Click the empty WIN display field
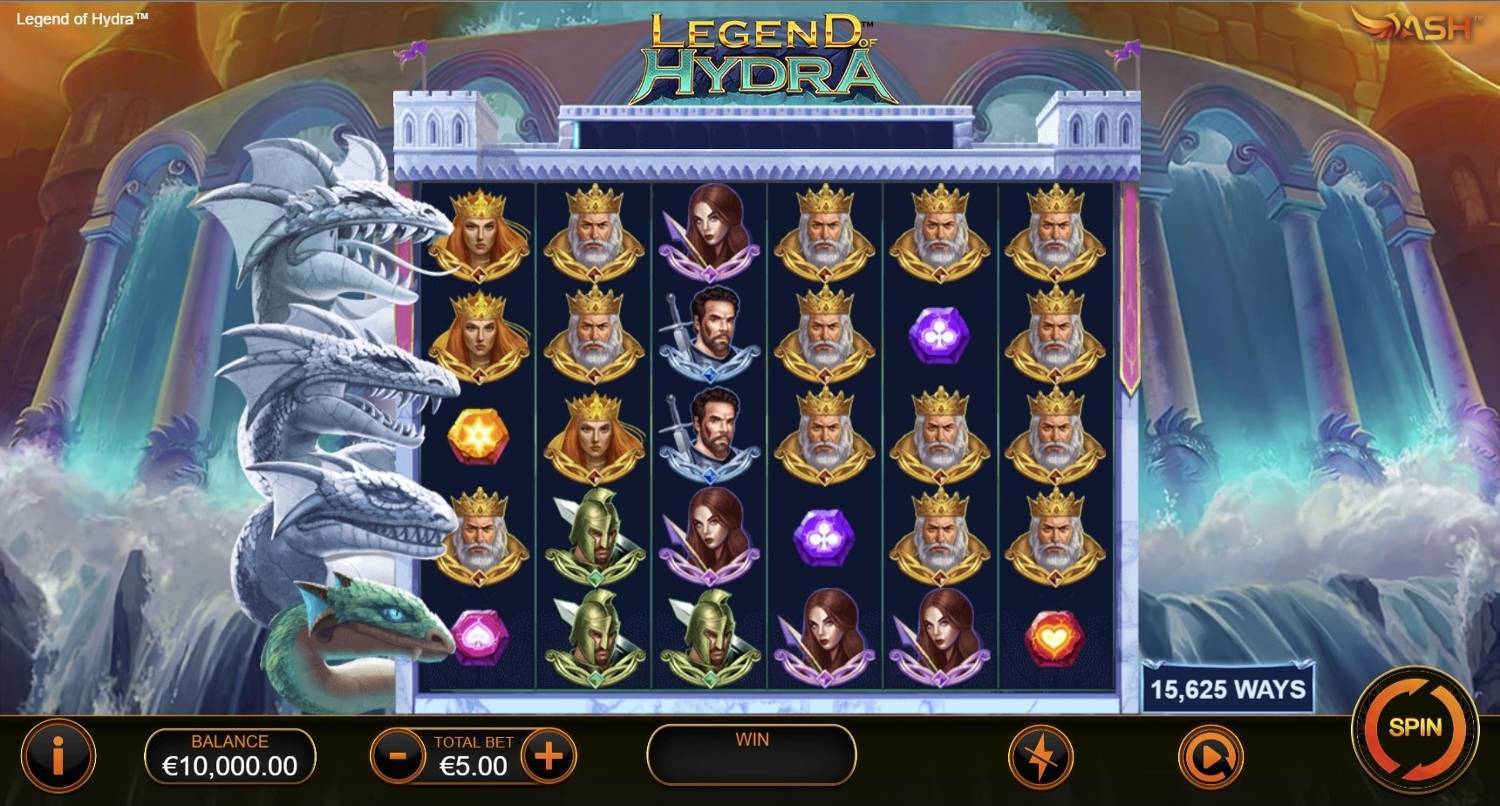1500x806 pixels. click(750, 757)
